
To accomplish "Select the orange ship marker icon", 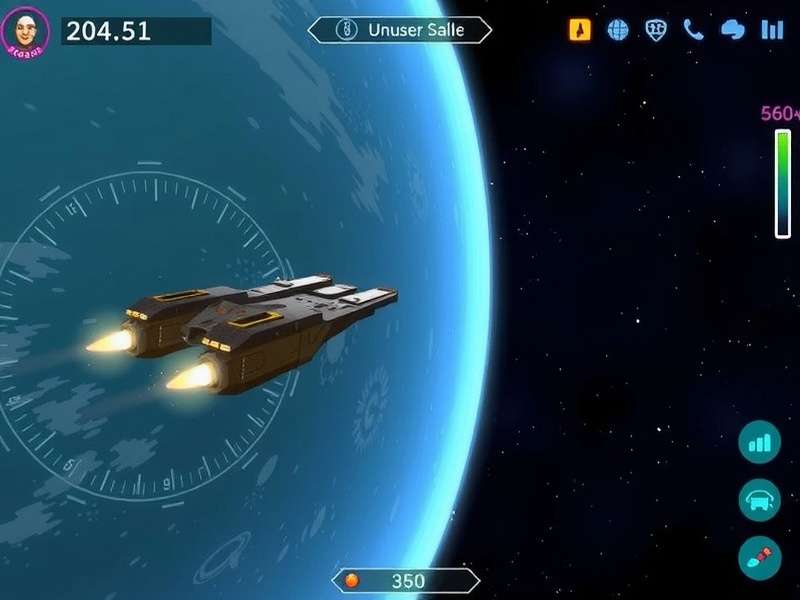I will (580, 30).
